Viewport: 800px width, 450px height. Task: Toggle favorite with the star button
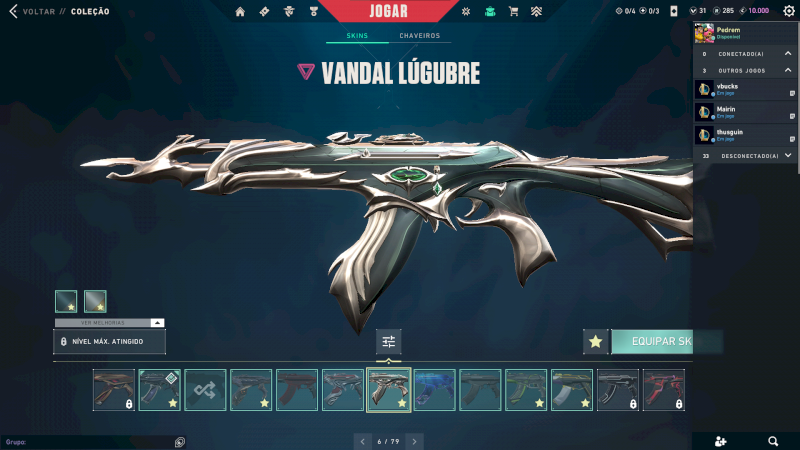(596, 342)
